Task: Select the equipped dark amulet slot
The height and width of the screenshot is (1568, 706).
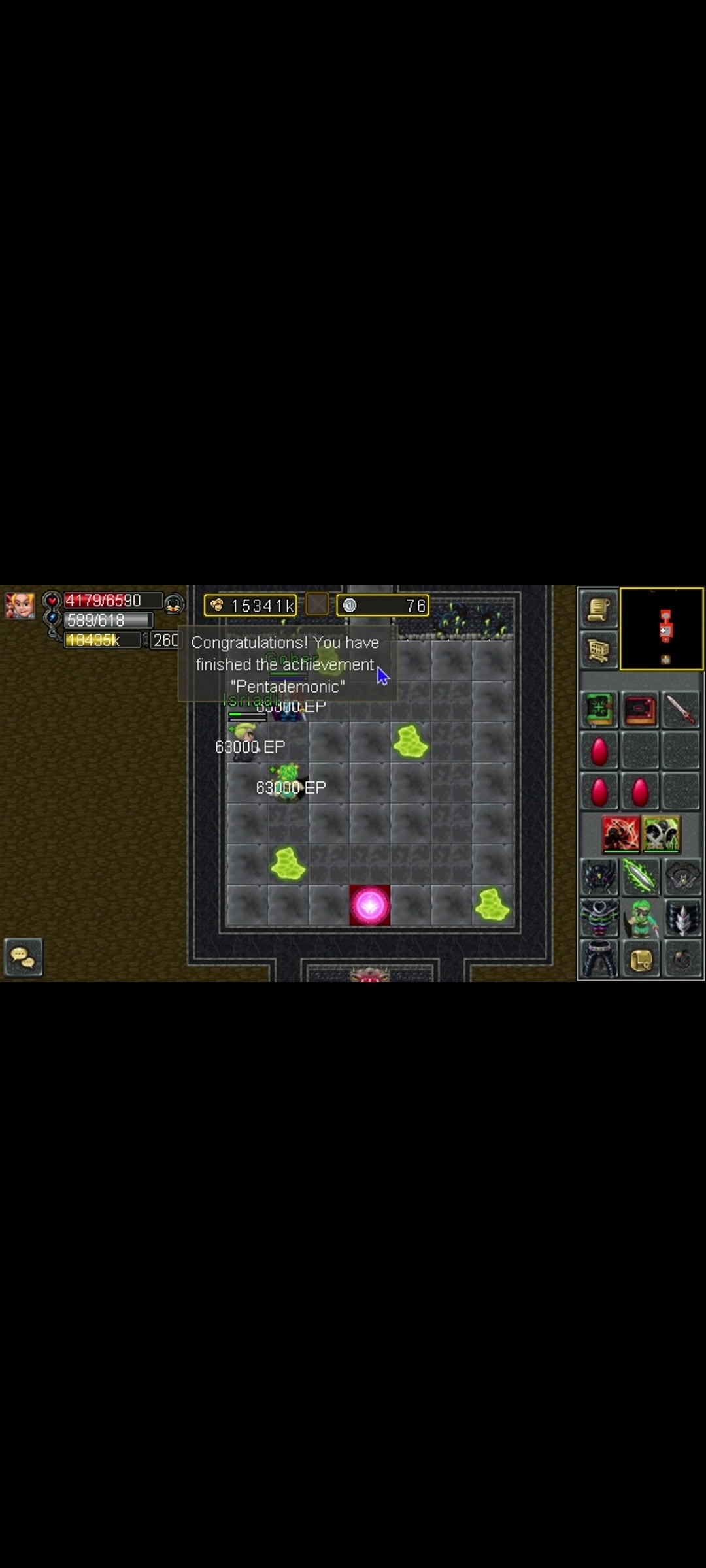Action: [682, 876]
